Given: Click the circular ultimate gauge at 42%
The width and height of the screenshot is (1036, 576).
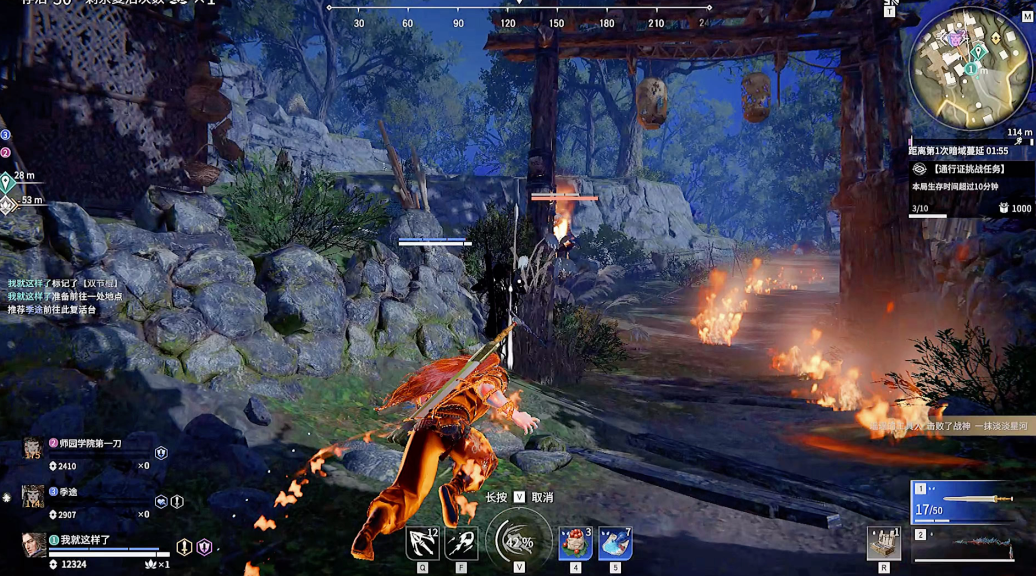Looking at the screenshot, I should [x=518, y=541].
